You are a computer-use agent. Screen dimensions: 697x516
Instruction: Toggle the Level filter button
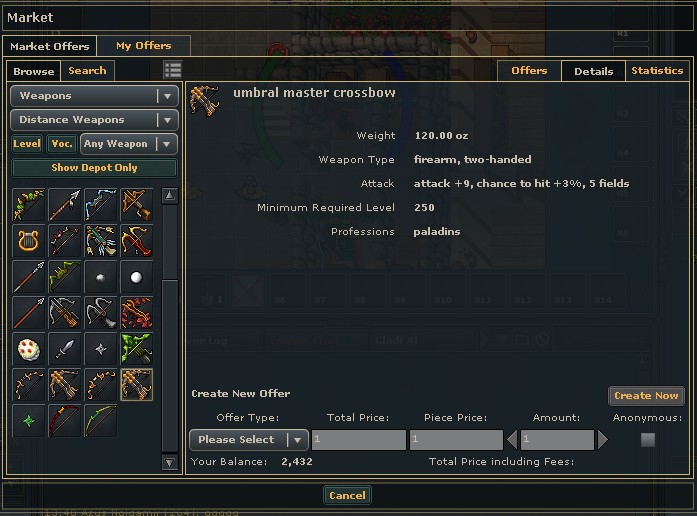(x=27, y=144)
